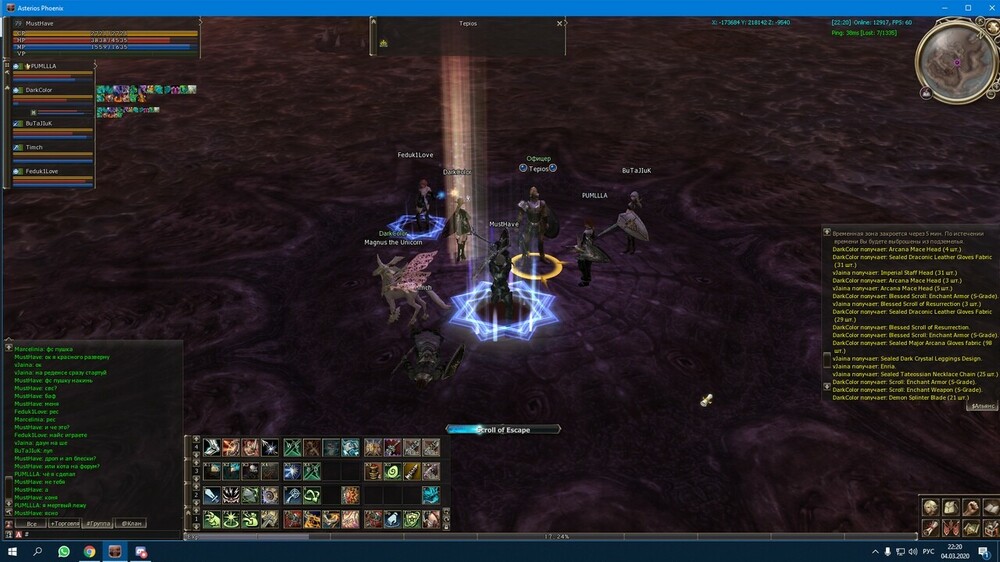Switch chat to the Все tab

[x=32, y=523]
